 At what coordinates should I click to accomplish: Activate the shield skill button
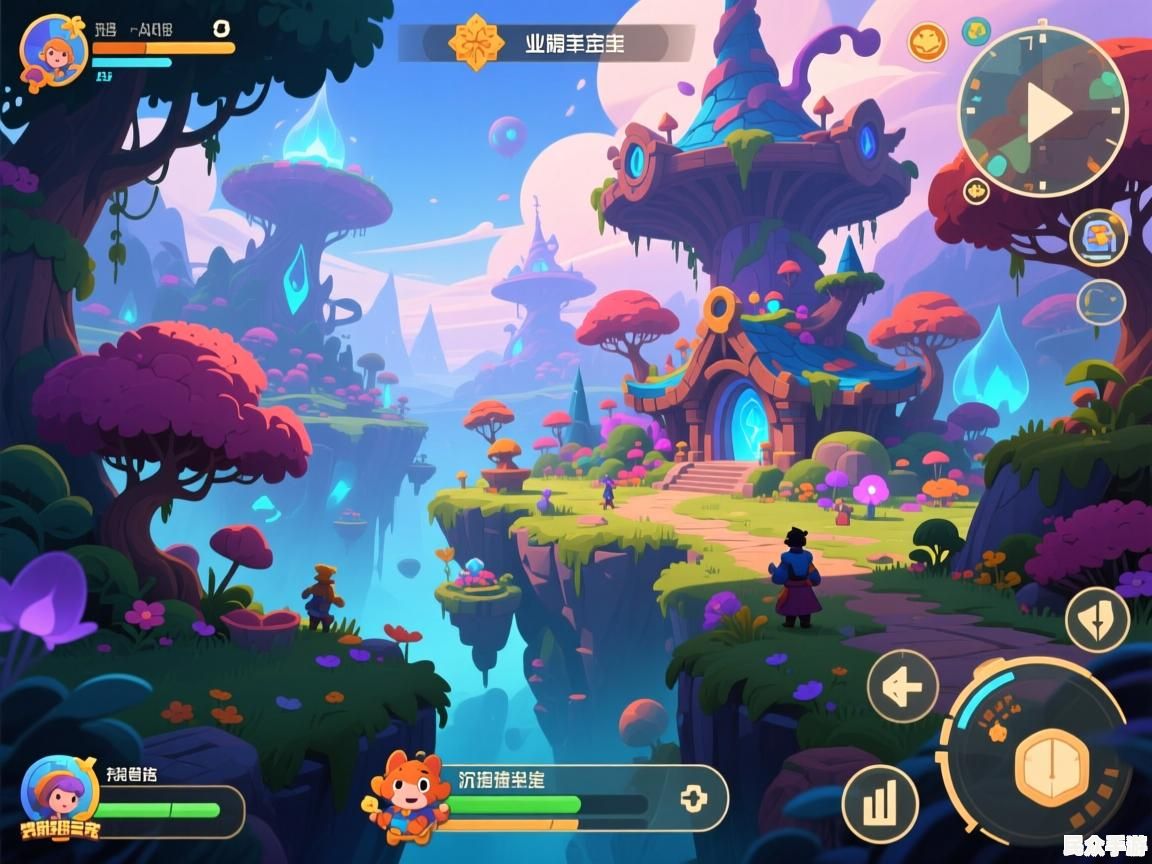click(x=1097, y=620)
